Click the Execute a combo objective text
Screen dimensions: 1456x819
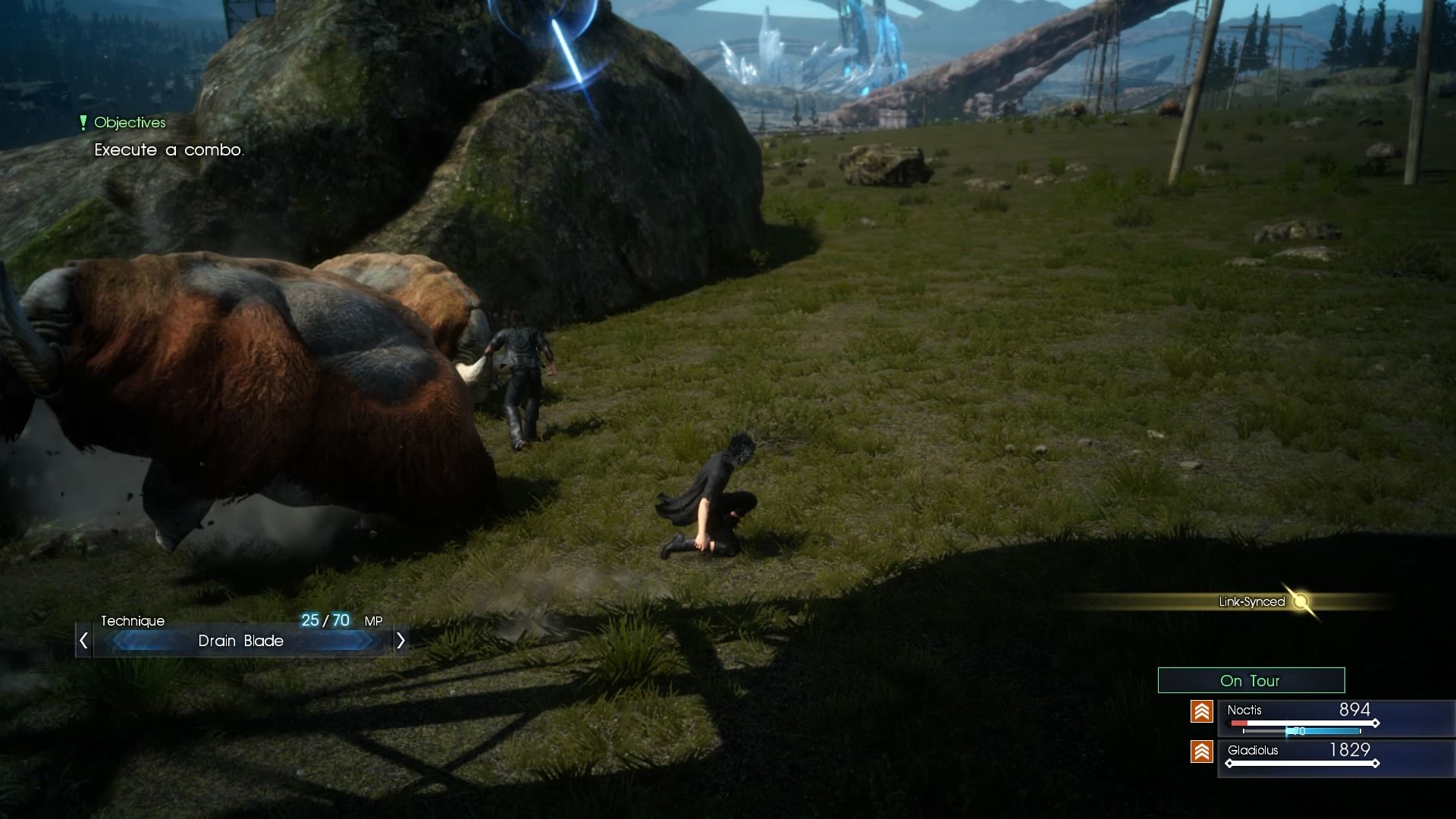click(168, 150)
